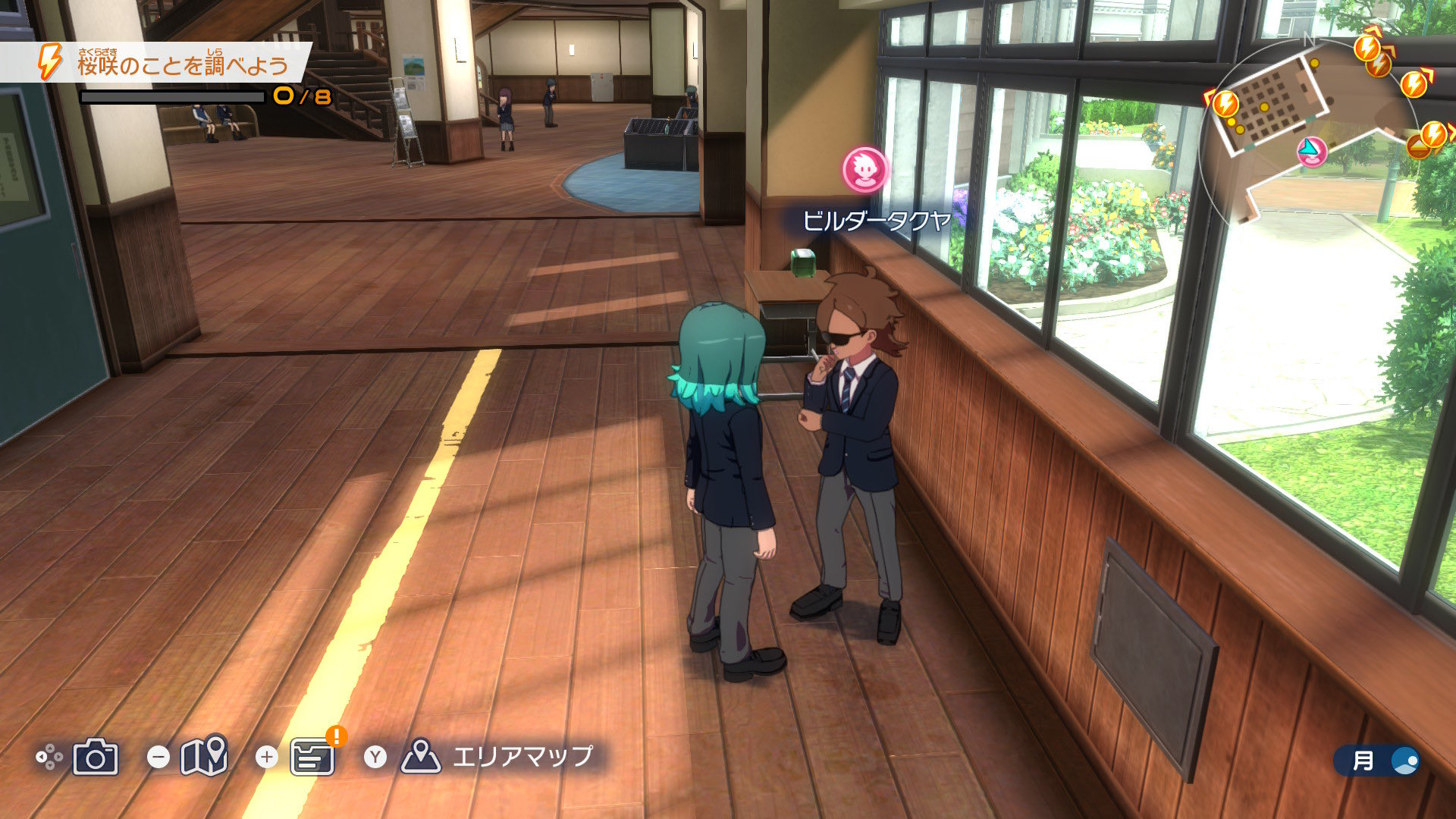
Task: Open the task list icon with alert badge
Action: 312,757
